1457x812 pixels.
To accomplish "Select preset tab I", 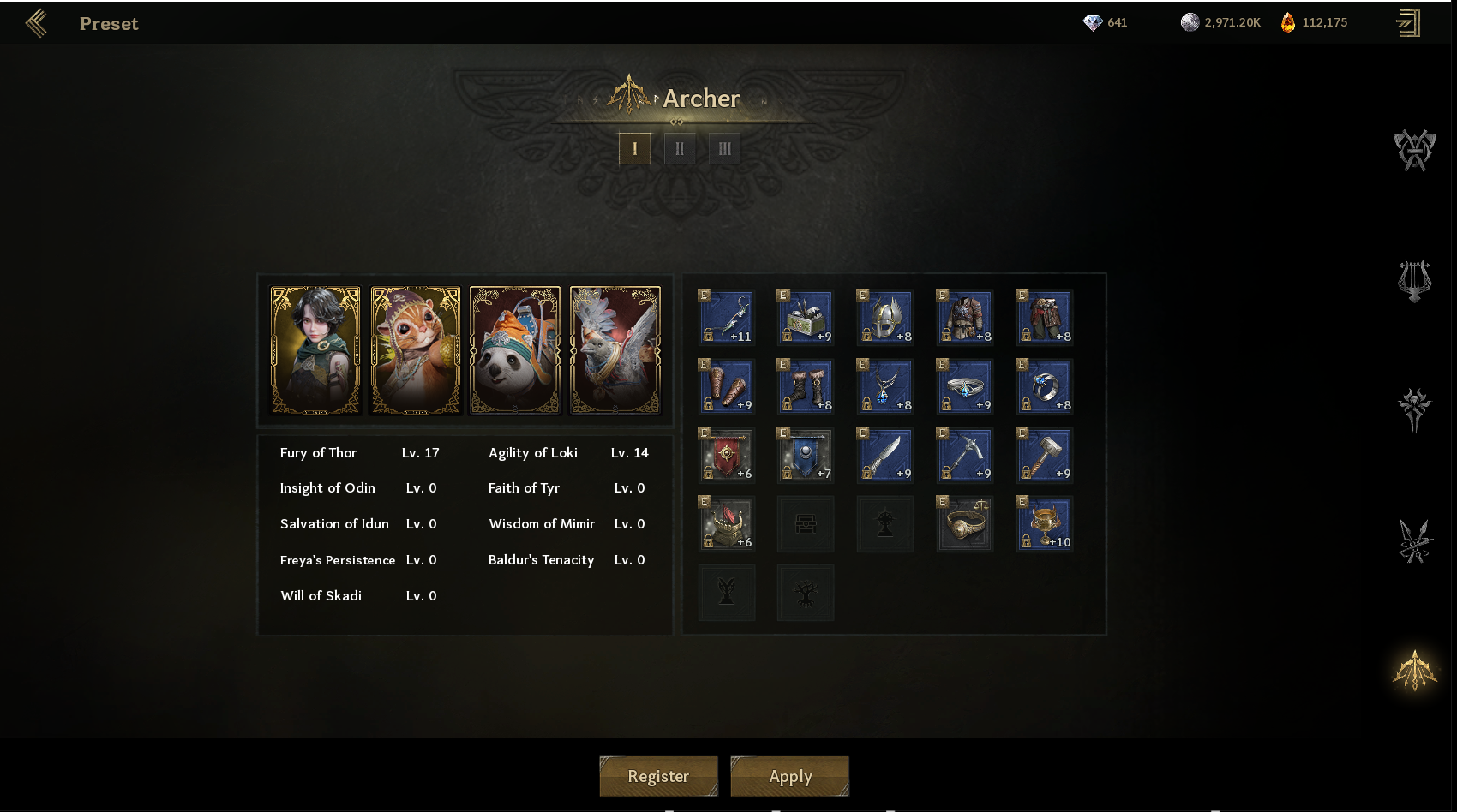I will click(634, 149).
